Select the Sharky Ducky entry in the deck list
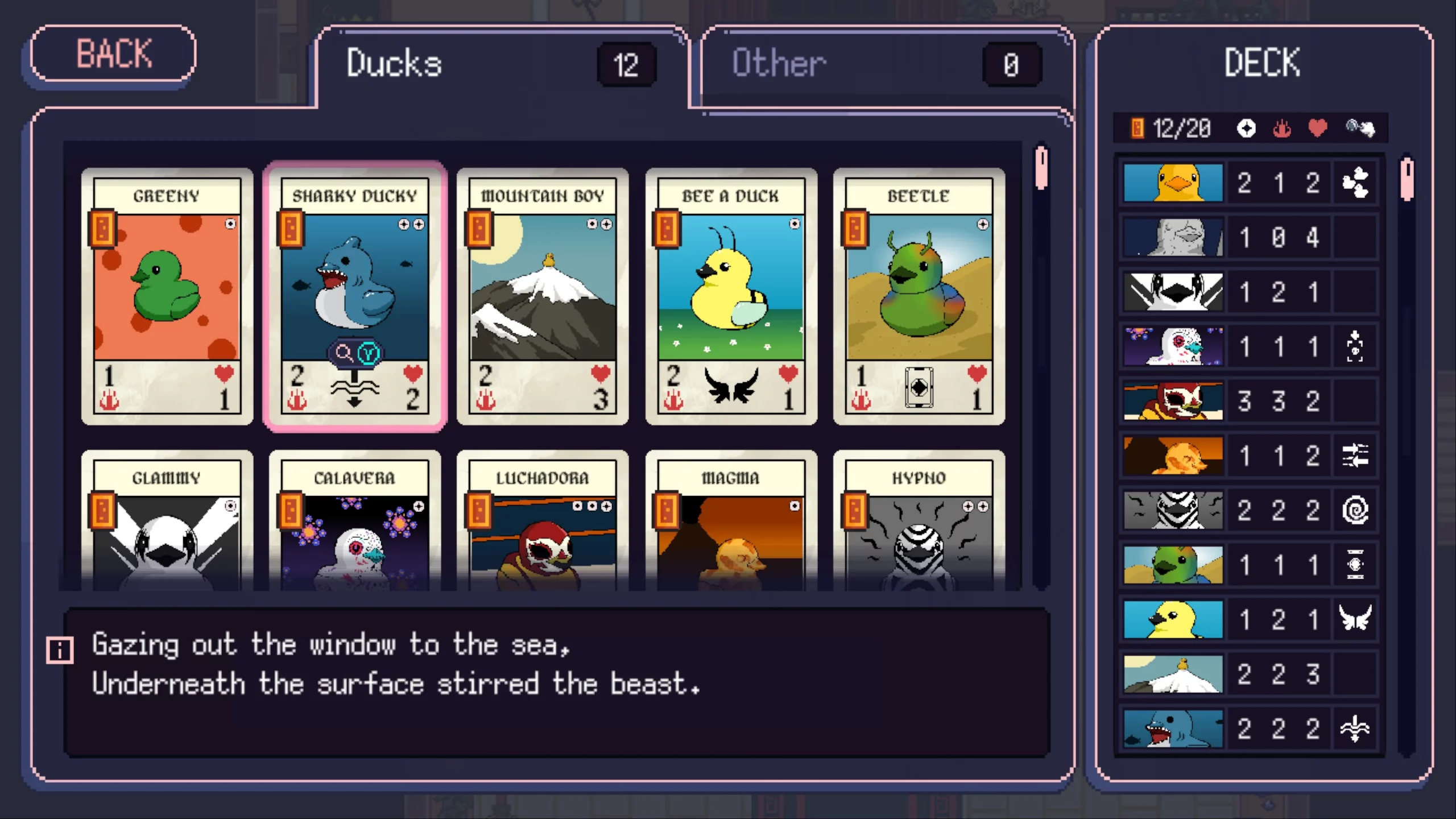 point(1223,730)
